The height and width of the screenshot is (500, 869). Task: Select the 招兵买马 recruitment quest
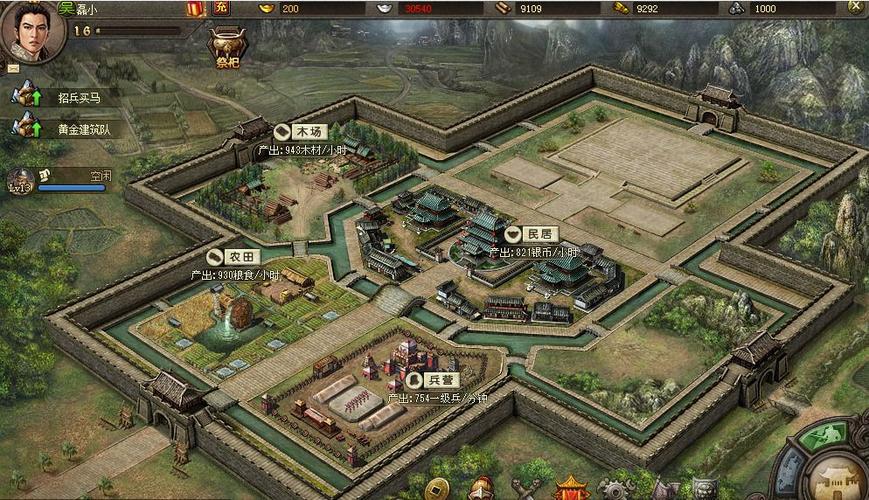(x=70, y=98)
